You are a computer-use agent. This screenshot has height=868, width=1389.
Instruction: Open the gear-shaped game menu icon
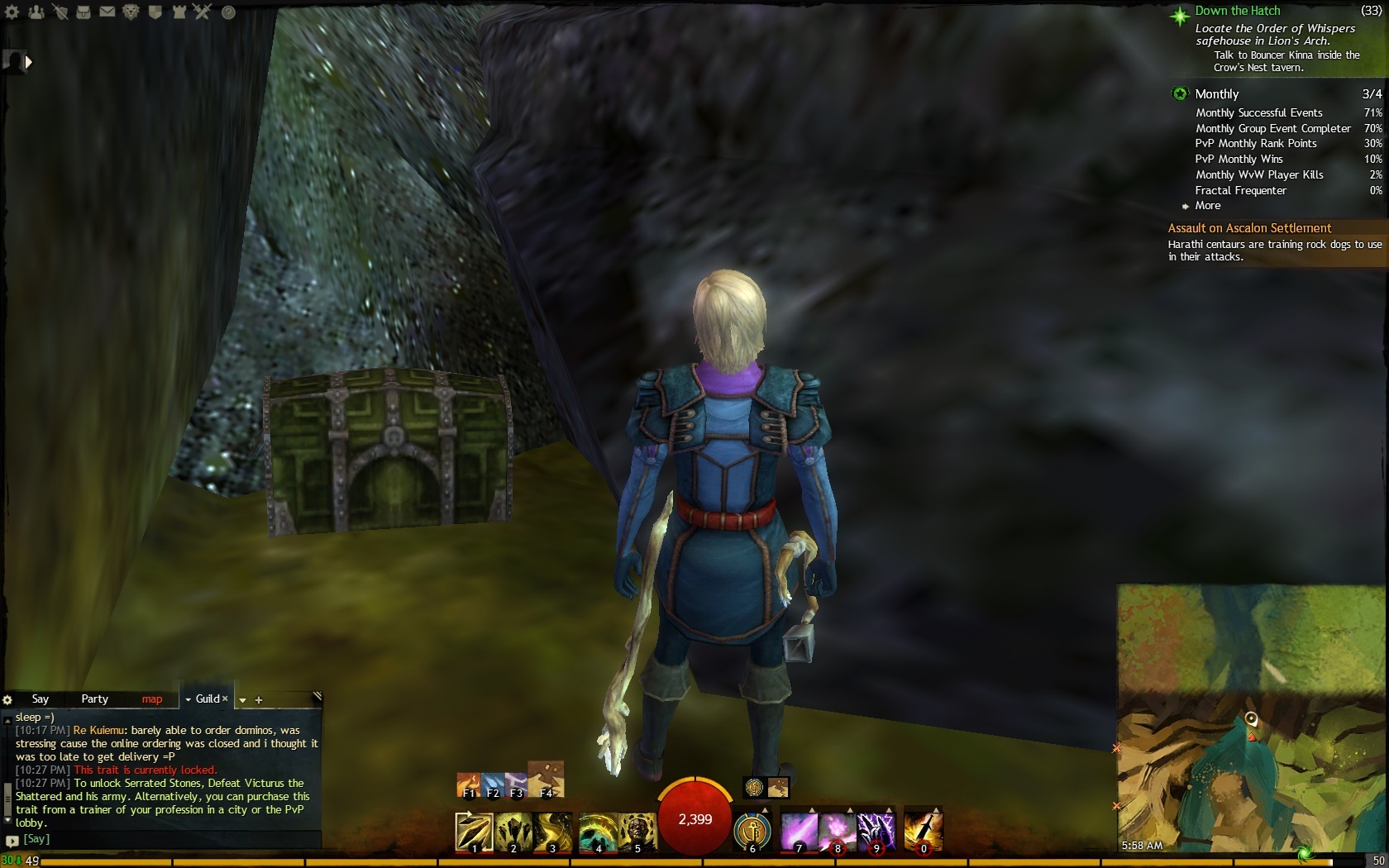pyautogui.click(x=12, y=12)
